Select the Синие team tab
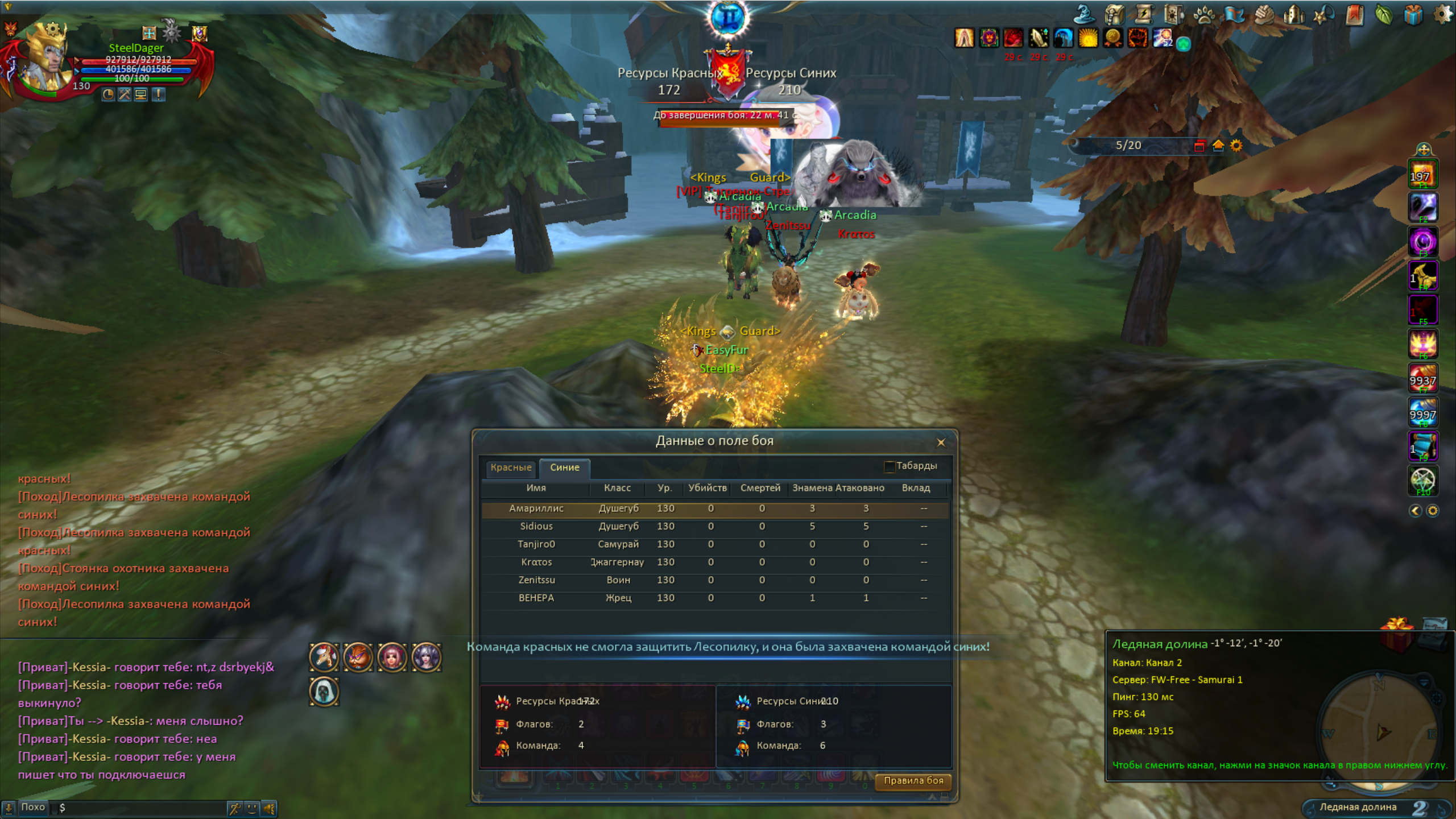Image resolution: width=1456 pixels, height=819 pixels. pyautogui.click(x=564, y=468)
